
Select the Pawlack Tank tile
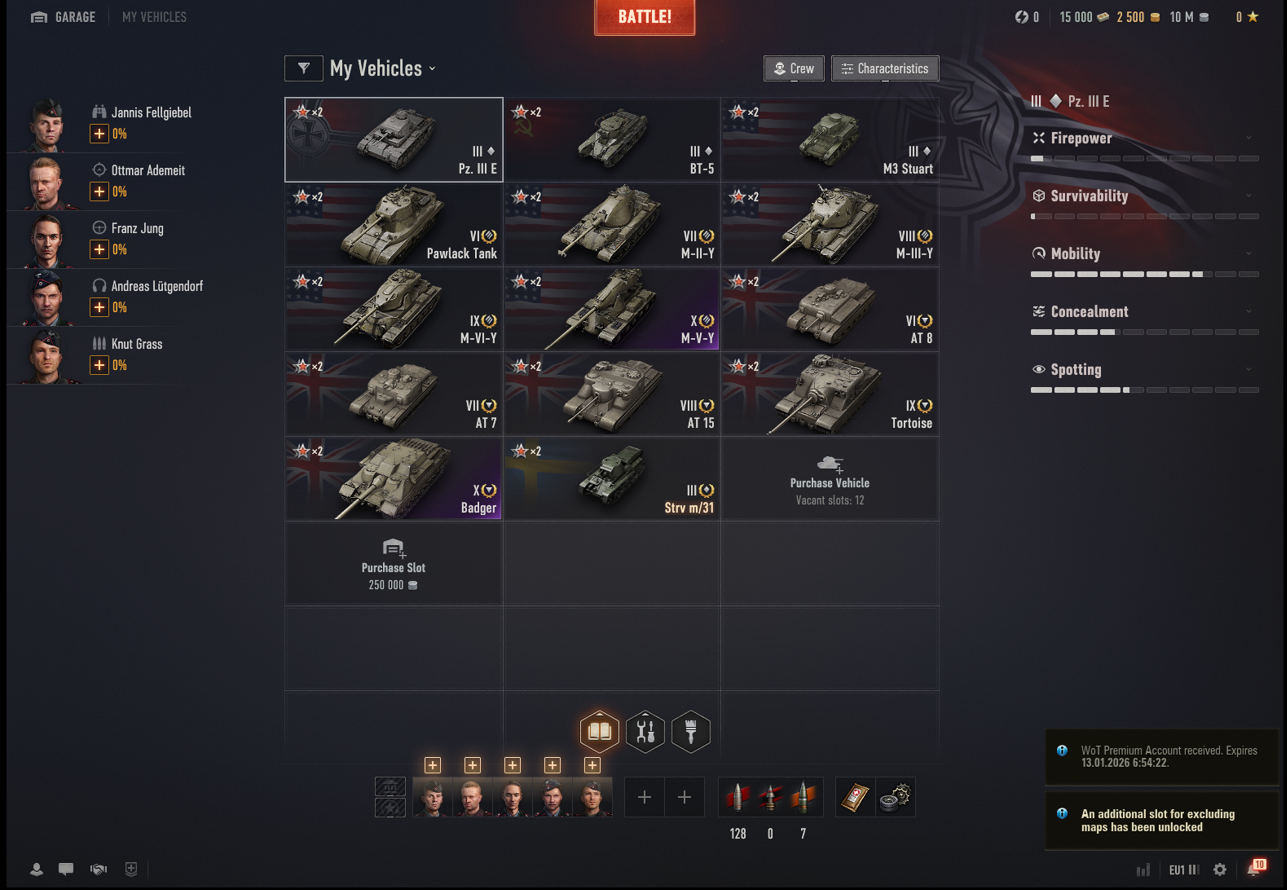(x=393, y=224)
